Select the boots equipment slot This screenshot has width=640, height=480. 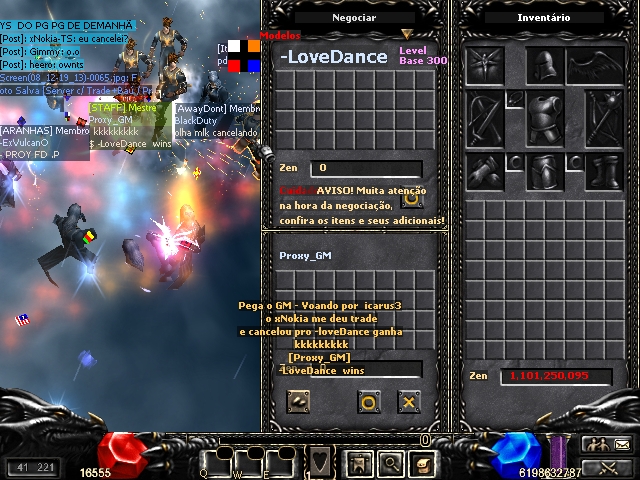coord(604,169)
